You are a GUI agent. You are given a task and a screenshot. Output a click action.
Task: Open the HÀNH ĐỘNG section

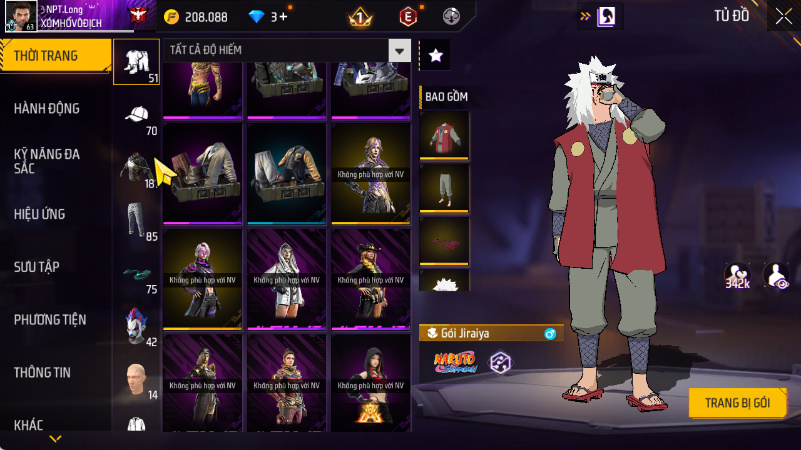pyautogui.click(x=47, y=108)
